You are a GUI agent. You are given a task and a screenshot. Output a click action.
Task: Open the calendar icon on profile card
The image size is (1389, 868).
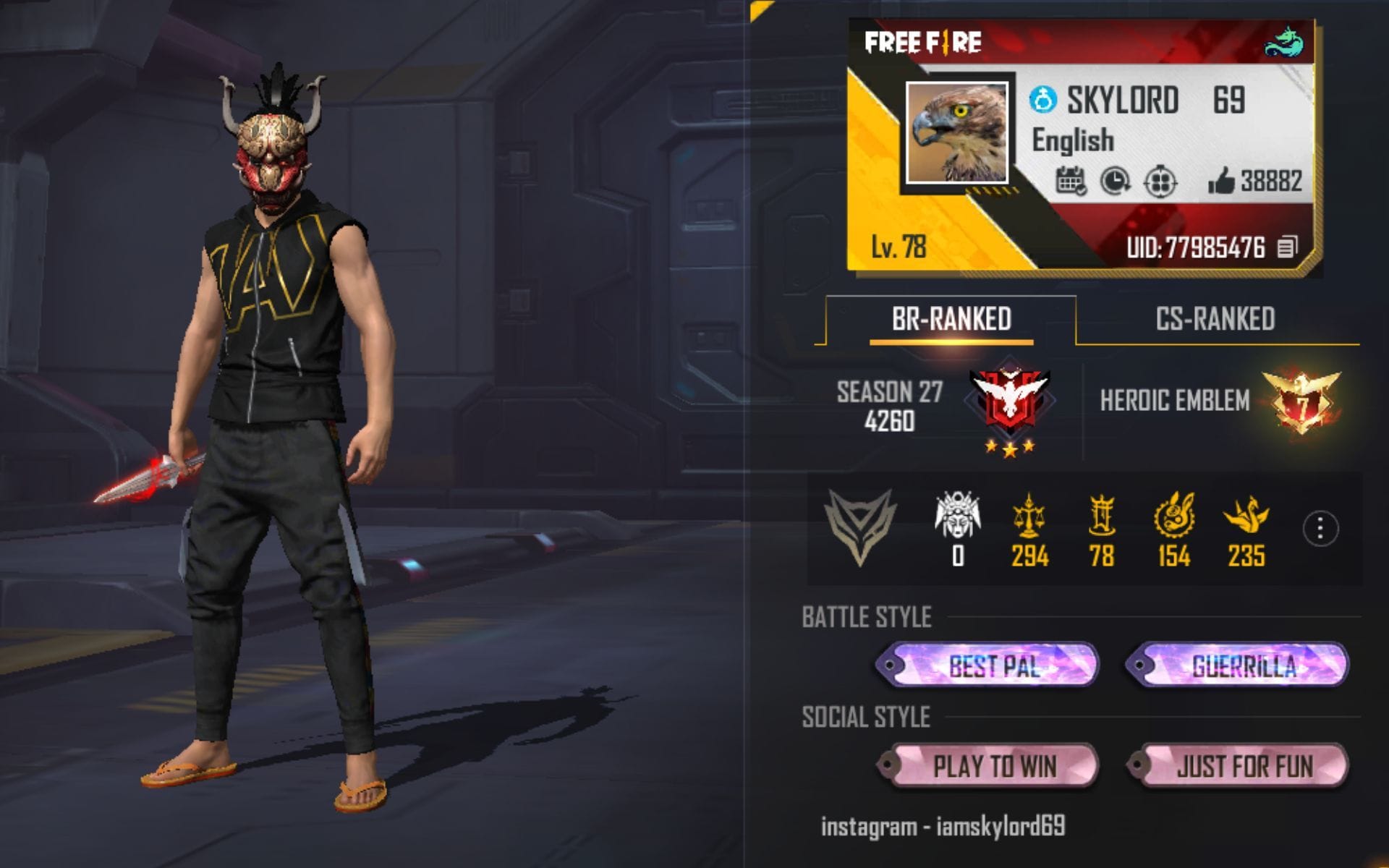(x=1071, y=181)
